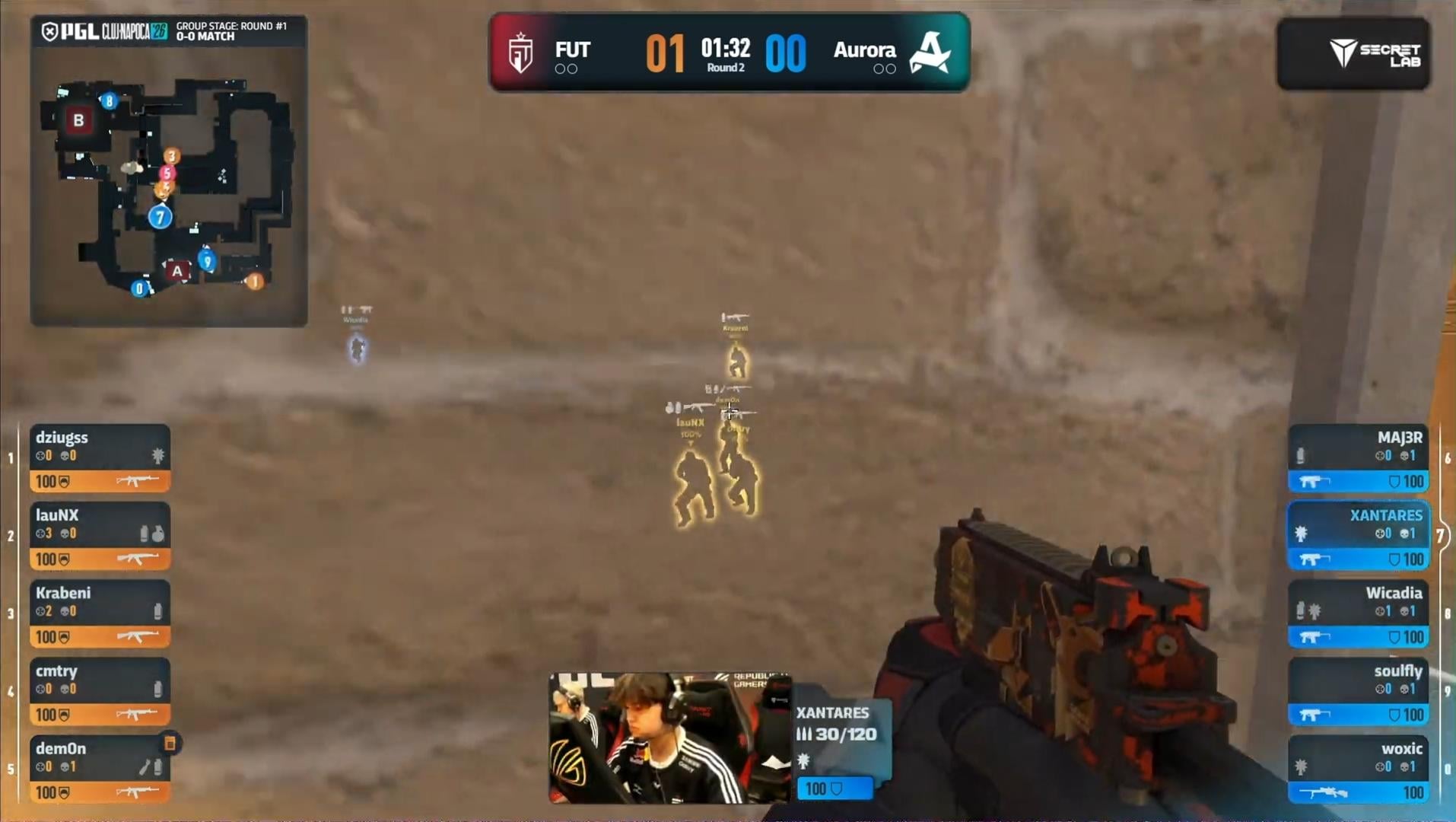Select cmtry player card
This screenshot has height=822, width=1456.
[100, 691]
